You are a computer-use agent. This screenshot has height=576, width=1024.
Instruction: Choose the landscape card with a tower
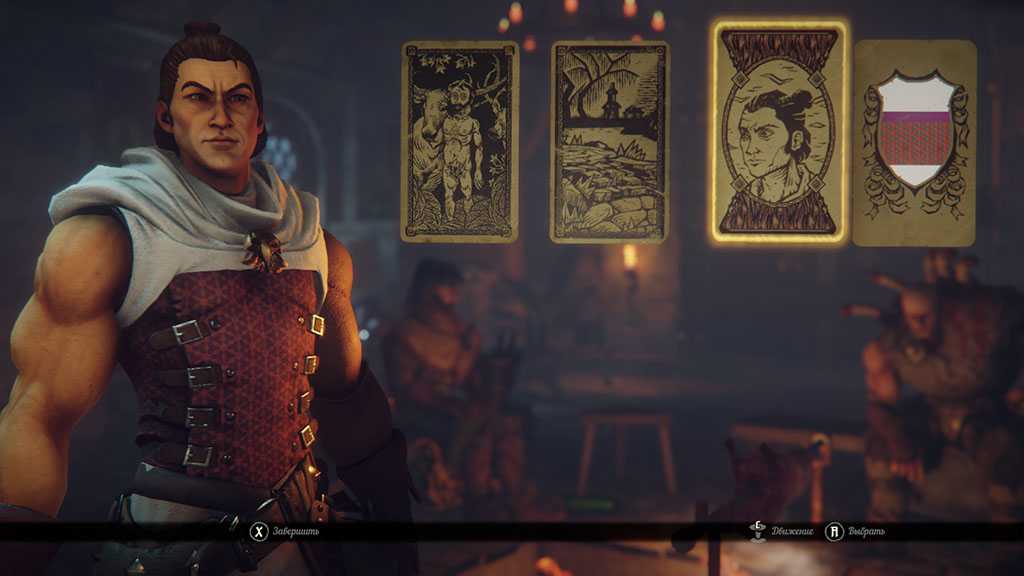pyautogui.click(x=609, y=142)
